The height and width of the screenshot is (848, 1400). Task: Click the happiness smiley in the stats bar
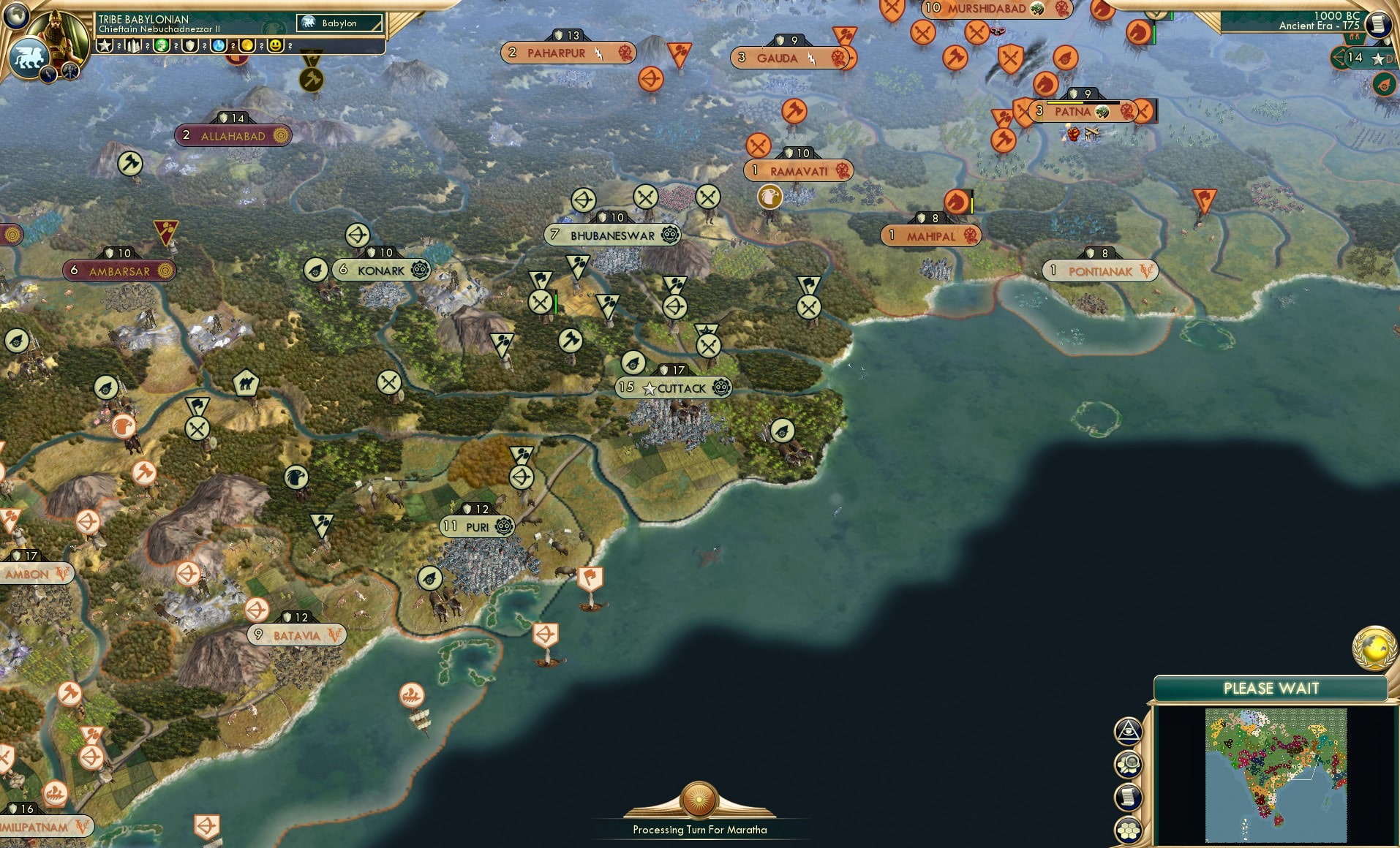click(x=276, y=46)
